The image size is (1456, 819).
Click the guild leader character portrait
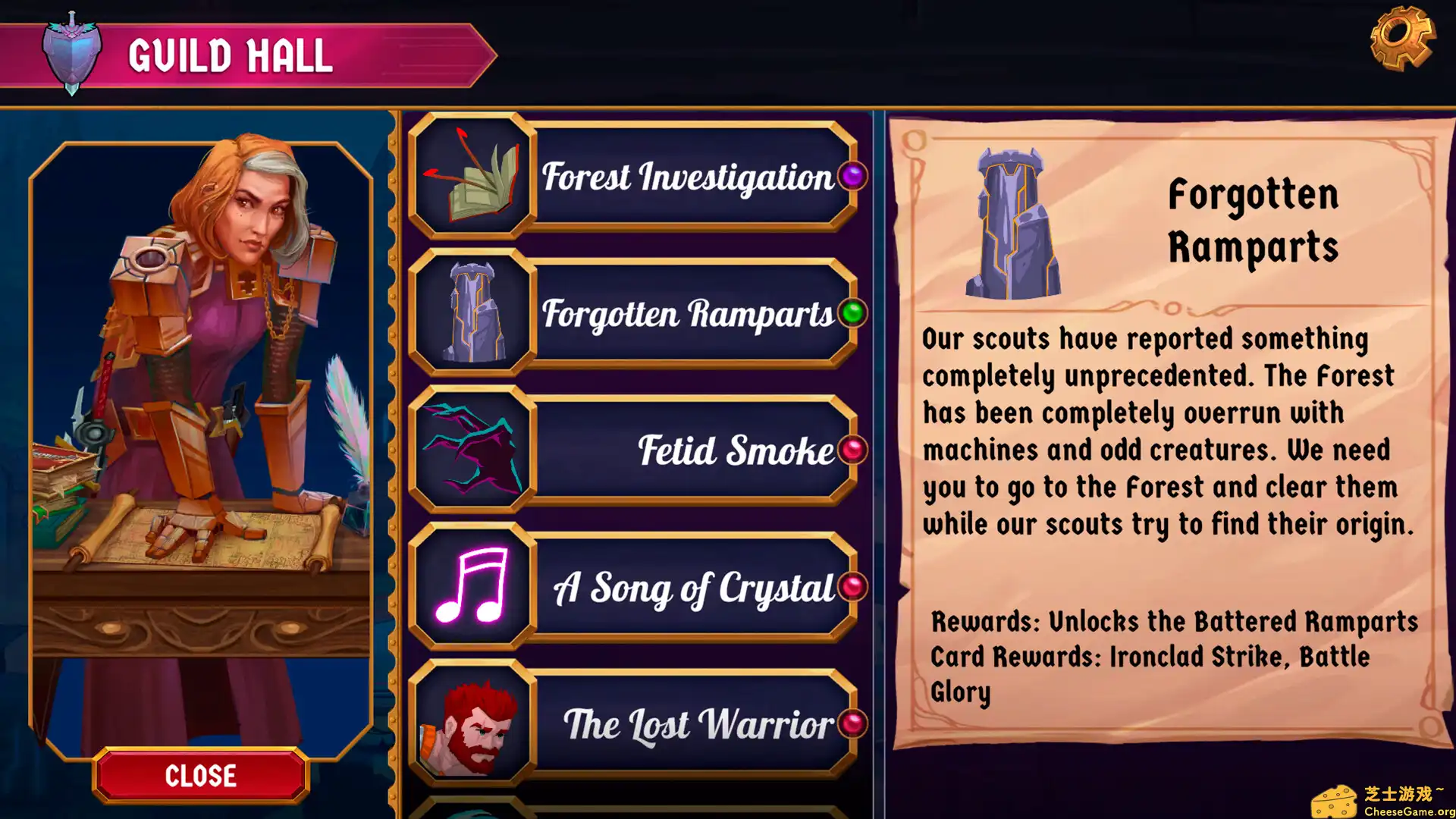[201, 379]
